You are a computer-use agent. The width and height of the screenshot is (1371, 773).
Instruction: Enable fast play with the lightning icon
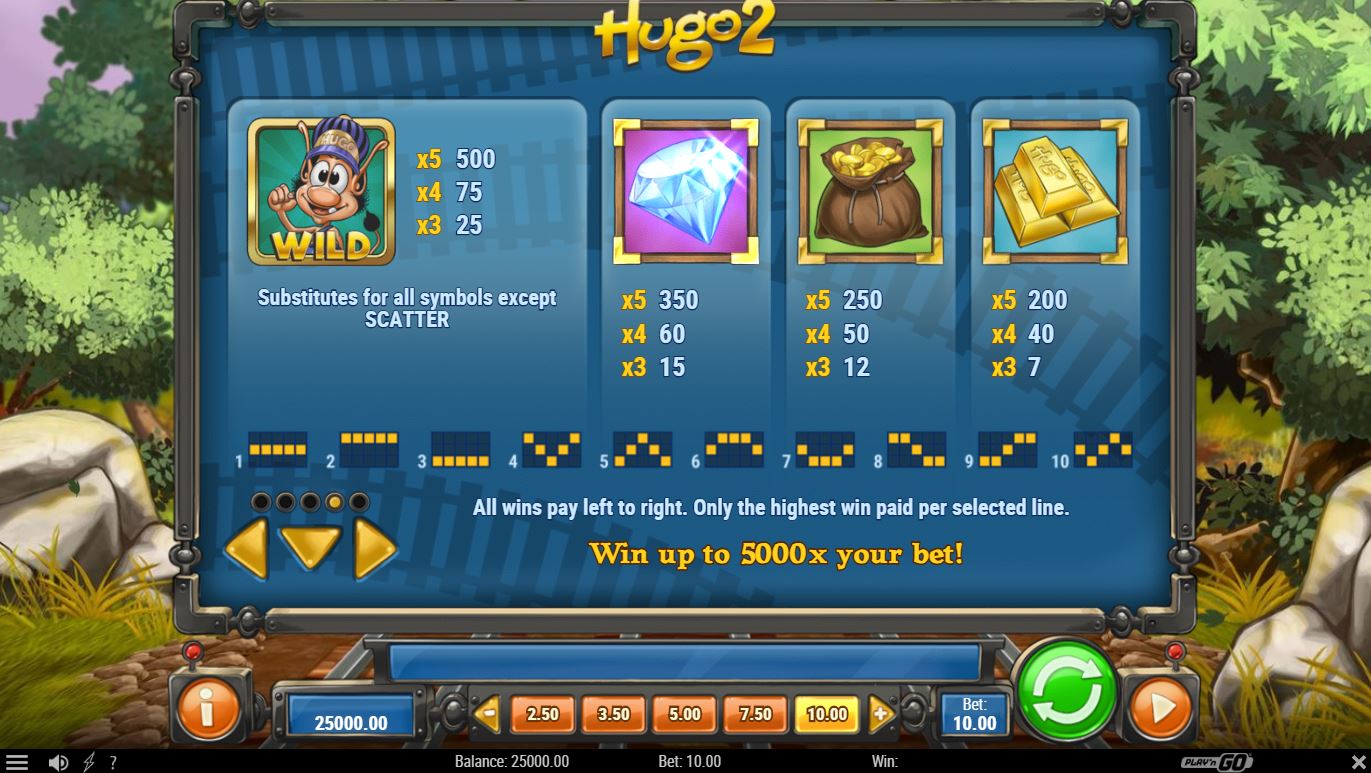pyautogui.click(x=88, y=761)
